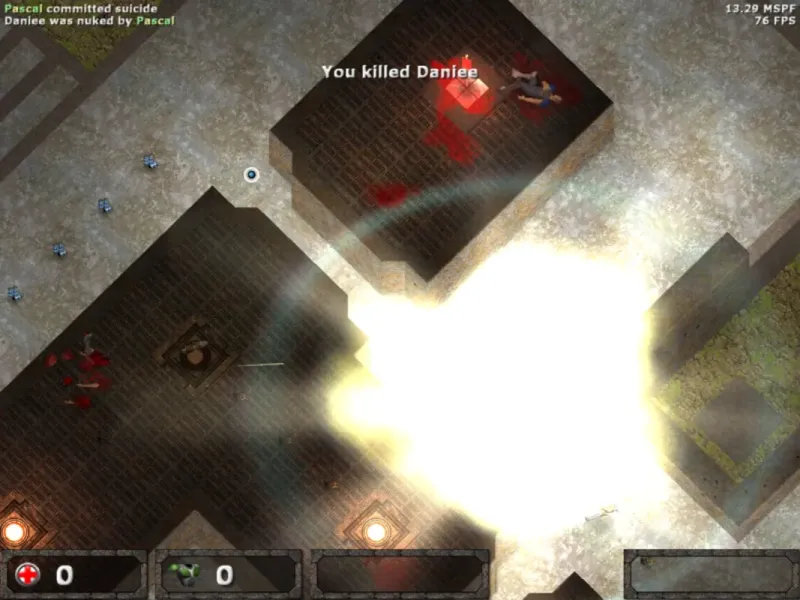Select the green armor icon
This screenshot has width=800, height=600.
tap(186, 575)
